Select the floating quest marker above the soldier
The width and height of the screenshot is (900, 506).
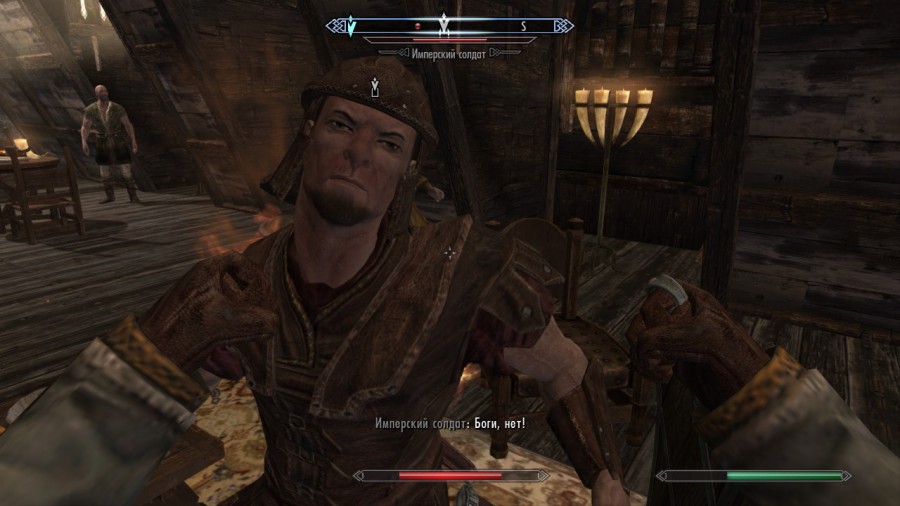pos(374,87)
